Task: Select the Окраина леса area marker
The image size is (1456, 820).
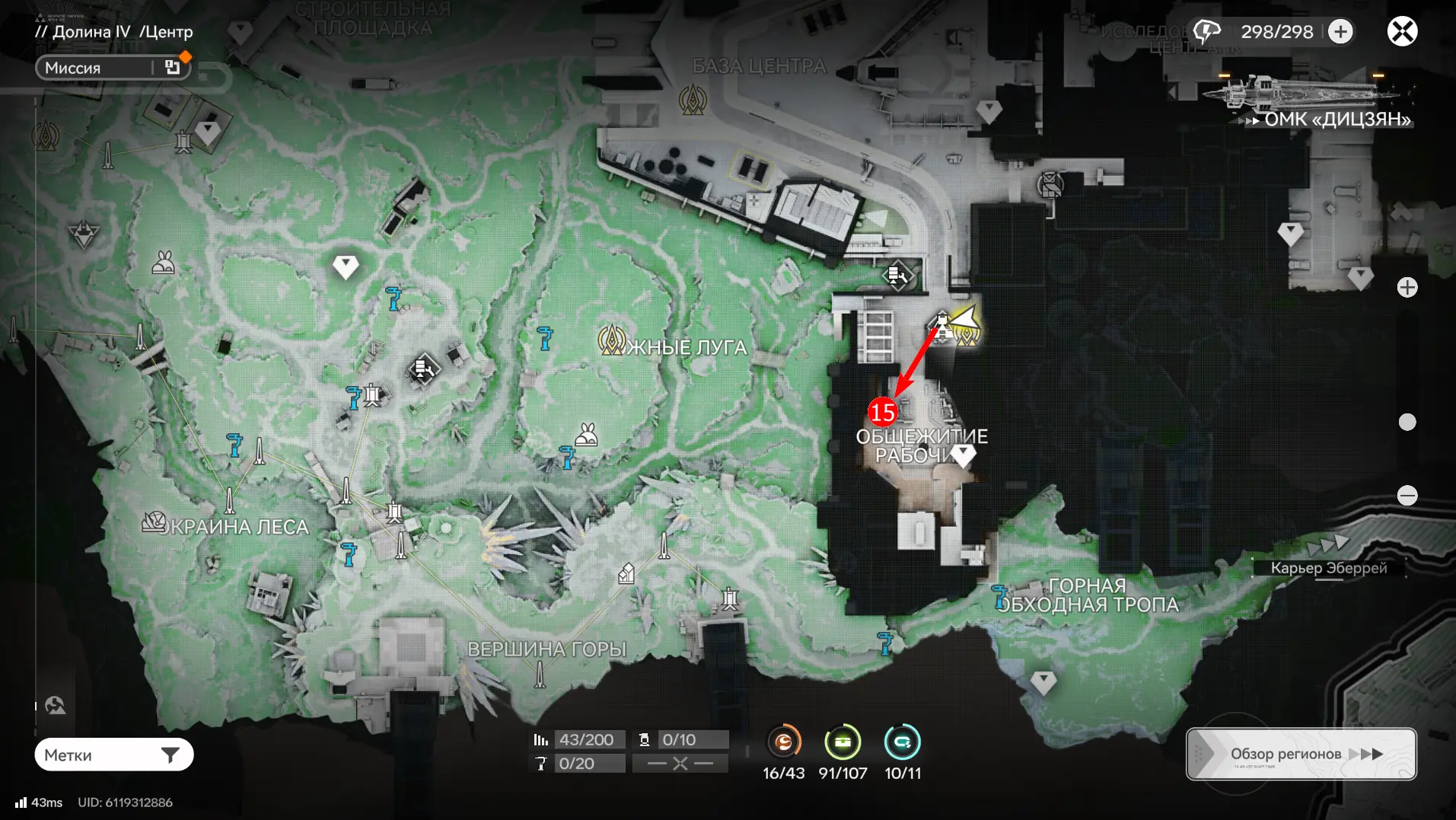Action: coord(155,522)
